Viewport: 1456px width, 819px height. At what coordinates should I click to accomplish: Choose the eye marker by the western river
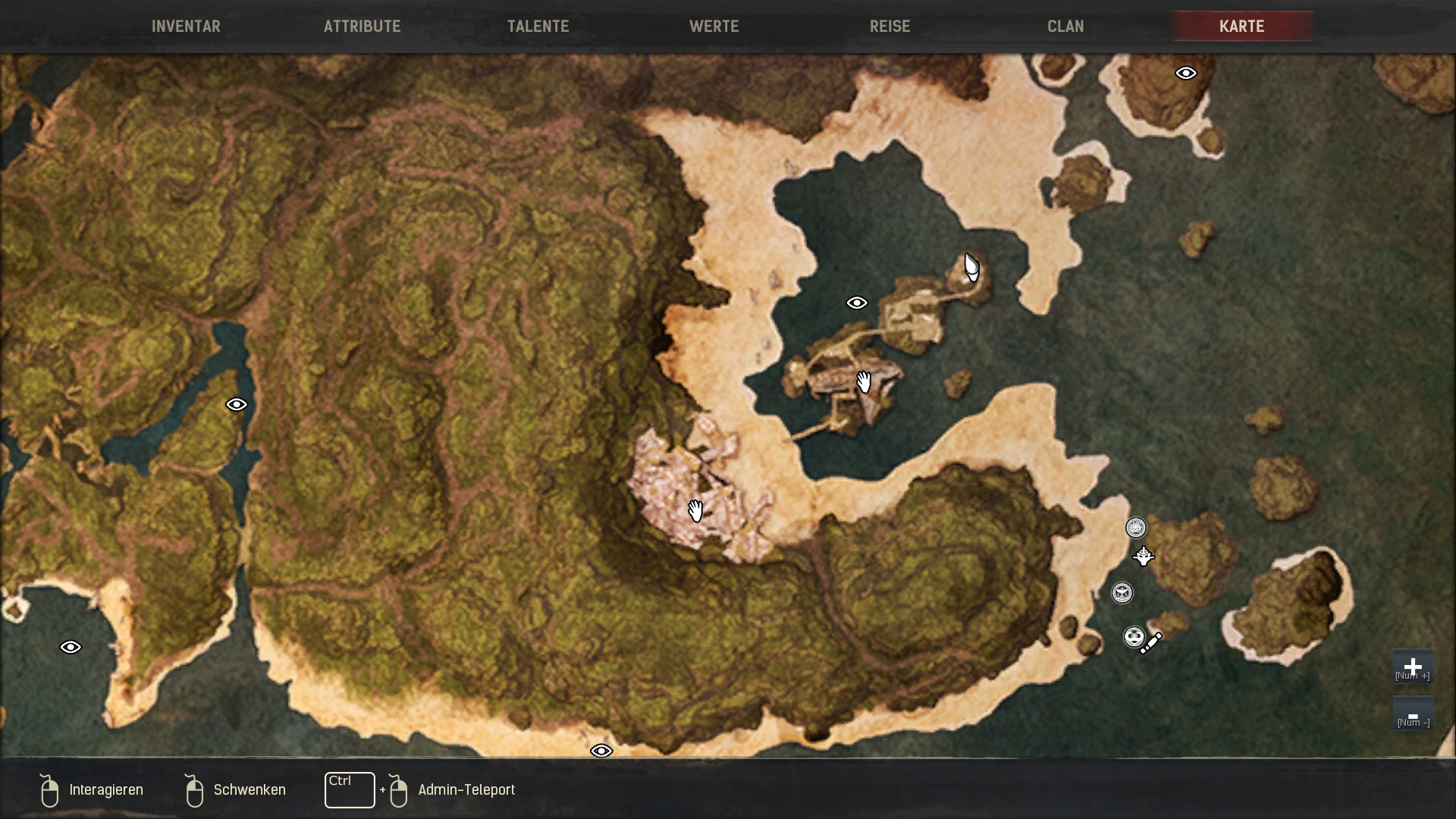pos(237,405)
